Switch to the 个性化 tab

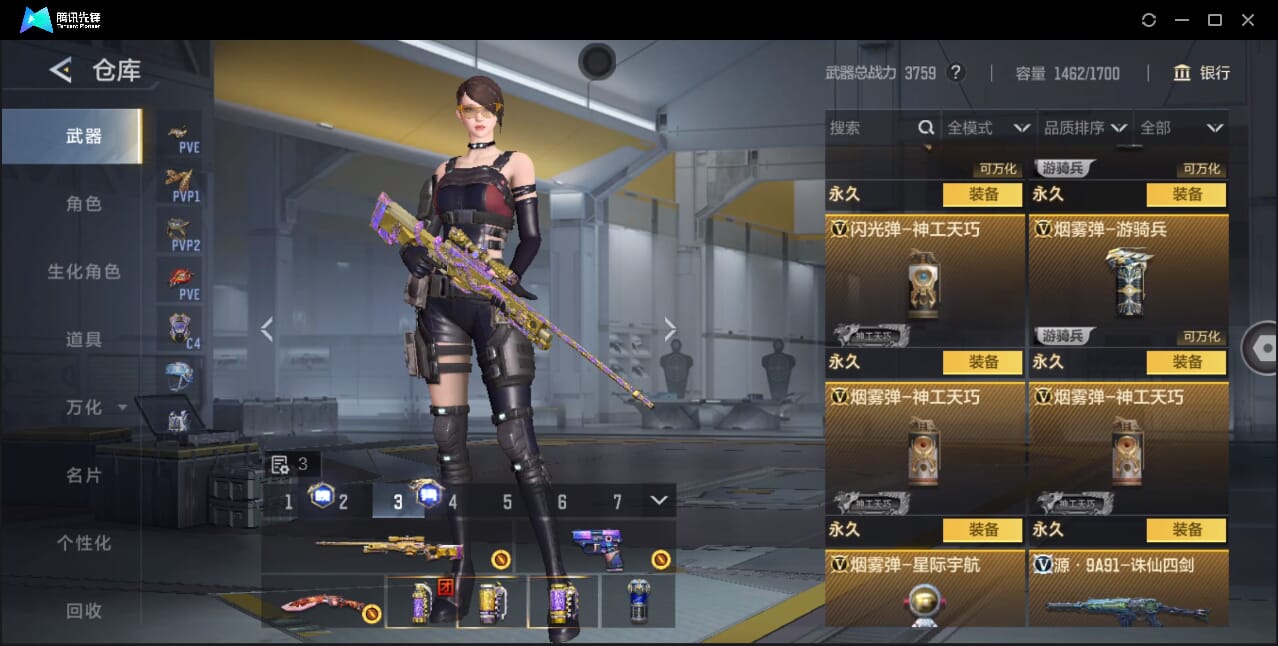[84, 544]
